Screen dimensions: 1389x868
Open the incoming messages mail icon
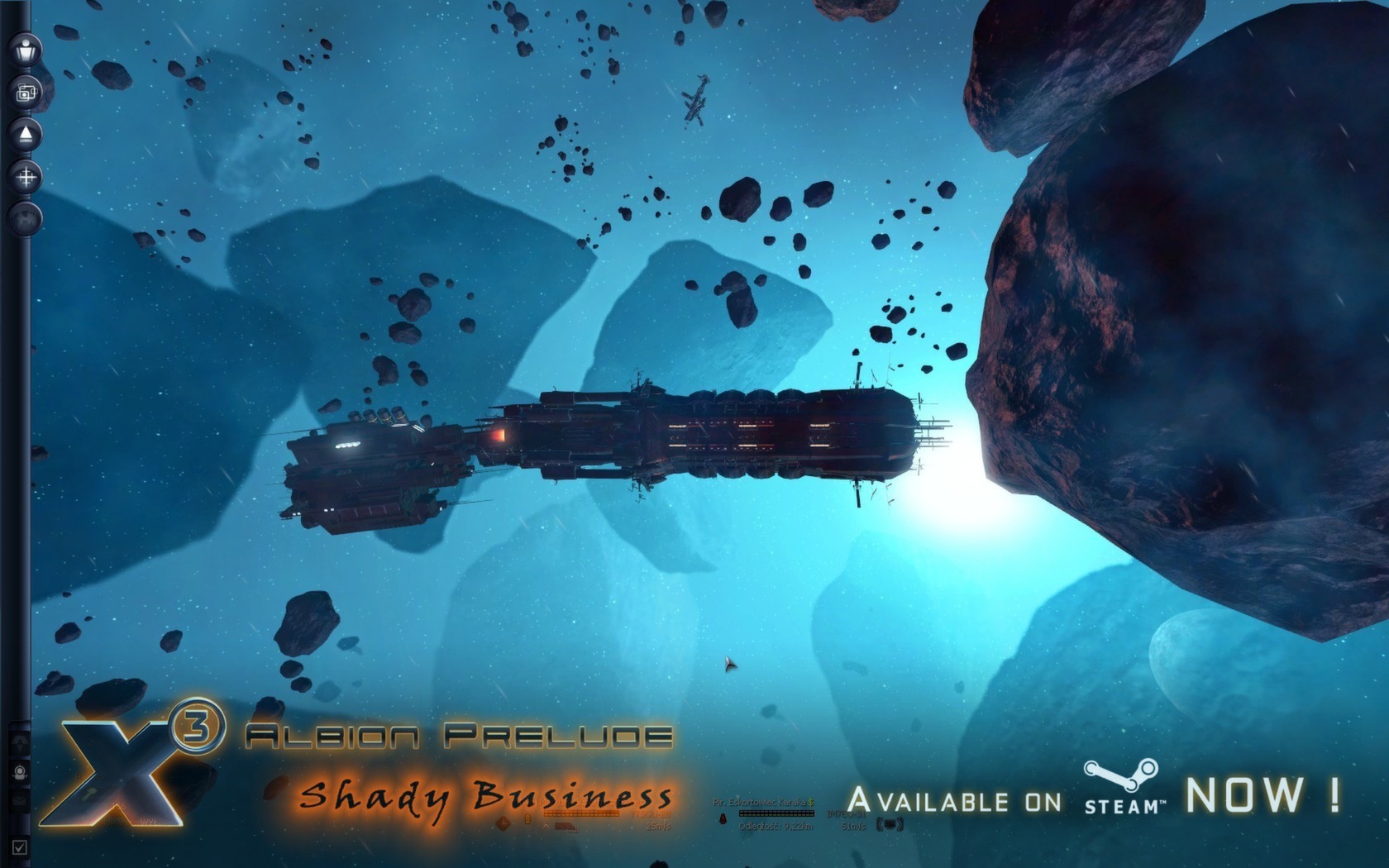click(x=19, y=799)
